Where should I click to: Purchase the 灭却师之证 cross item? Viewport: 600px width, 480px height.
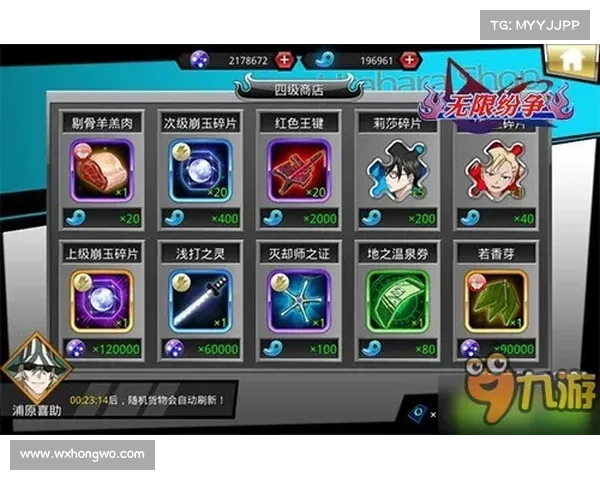[299, 299]
